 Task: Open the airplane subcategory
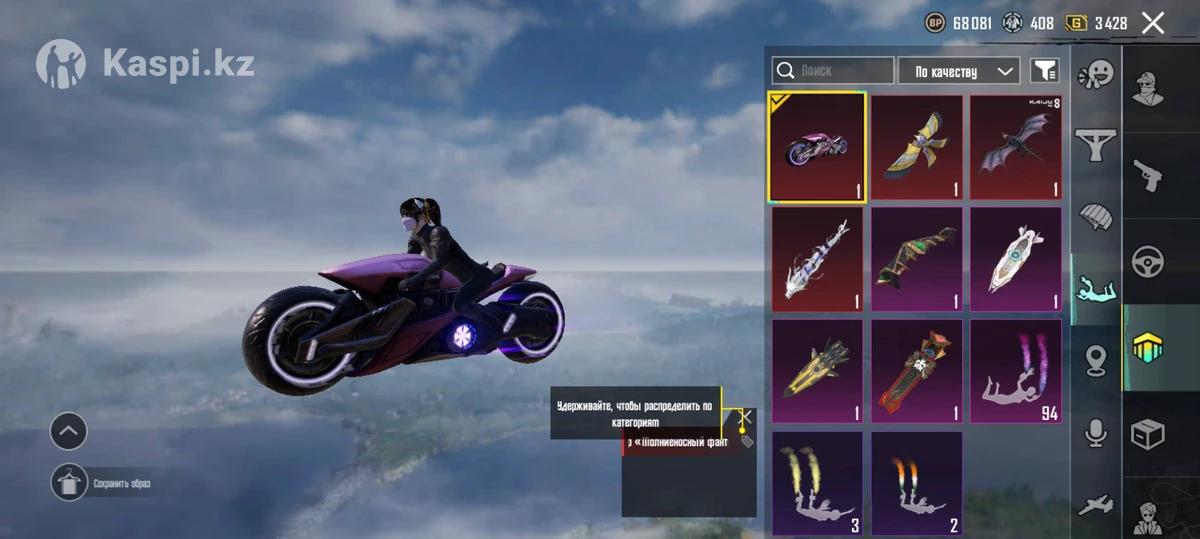click(1096, 503)
